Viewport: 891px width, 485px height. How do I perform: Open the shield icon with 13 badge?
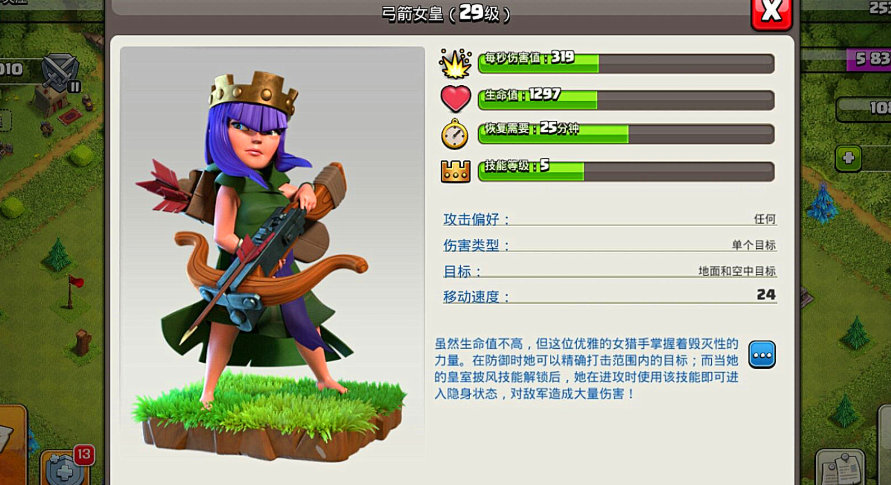[x=63, y=468]
